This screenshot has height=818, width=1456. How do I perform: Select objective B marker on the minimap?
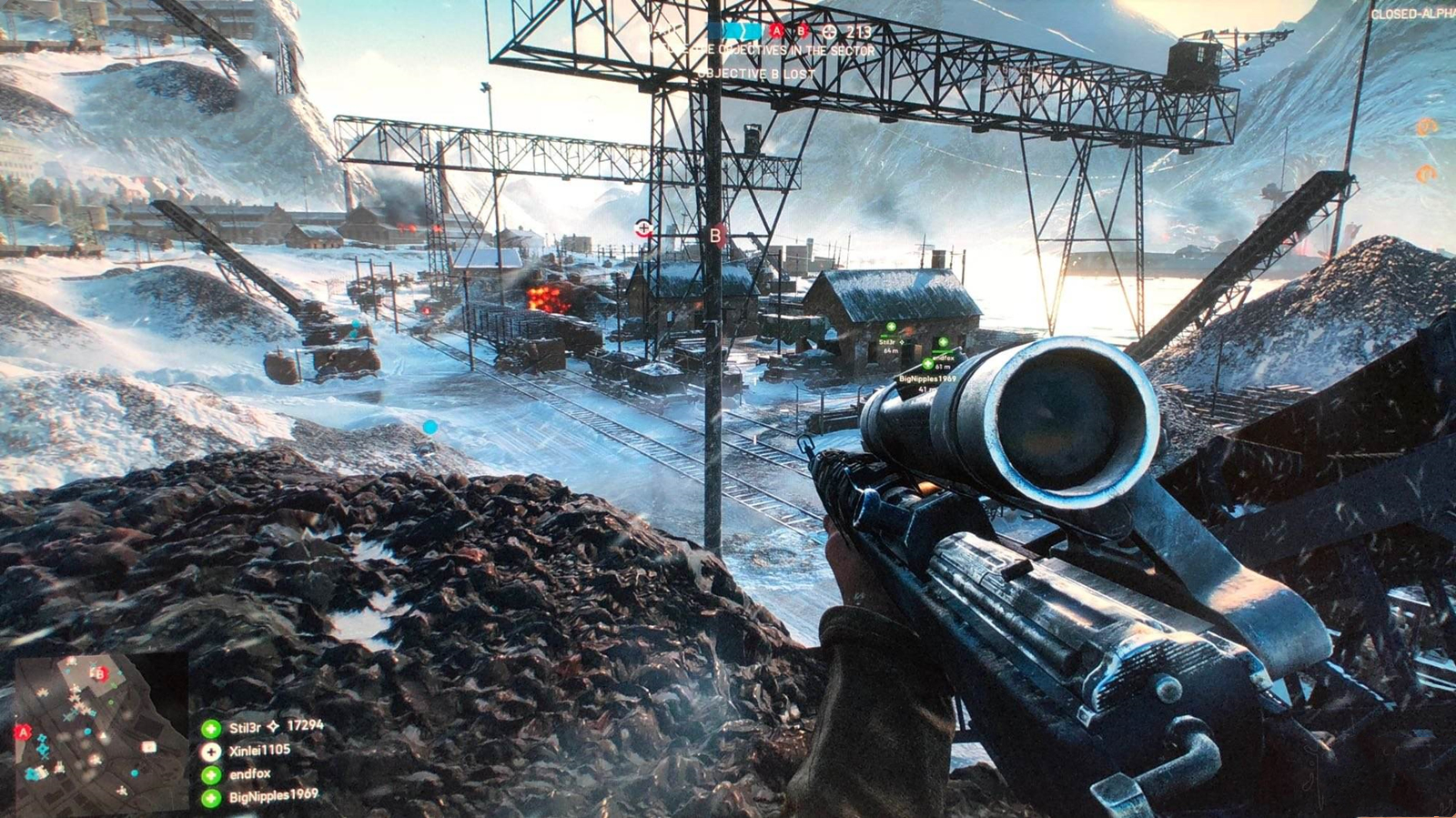pyautogui.click(x=101, y=674)
